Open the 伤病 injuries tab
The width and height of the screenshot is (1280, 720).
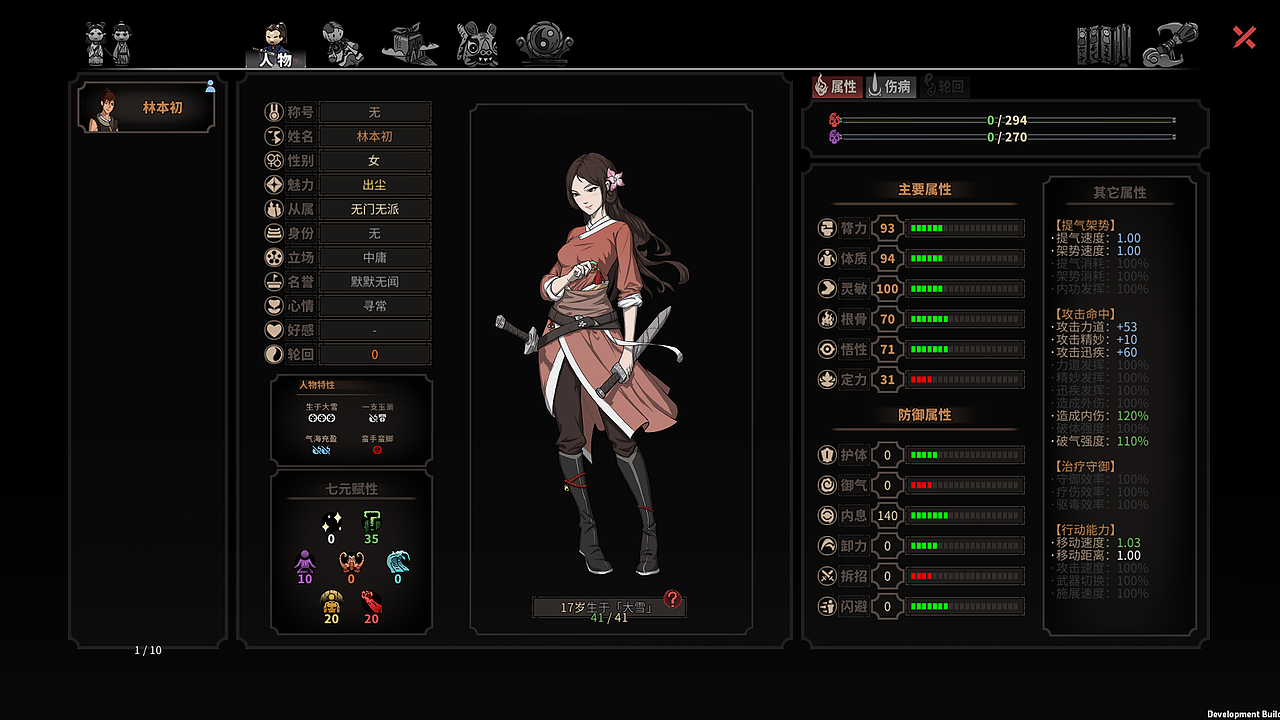[x=890, y=86]
